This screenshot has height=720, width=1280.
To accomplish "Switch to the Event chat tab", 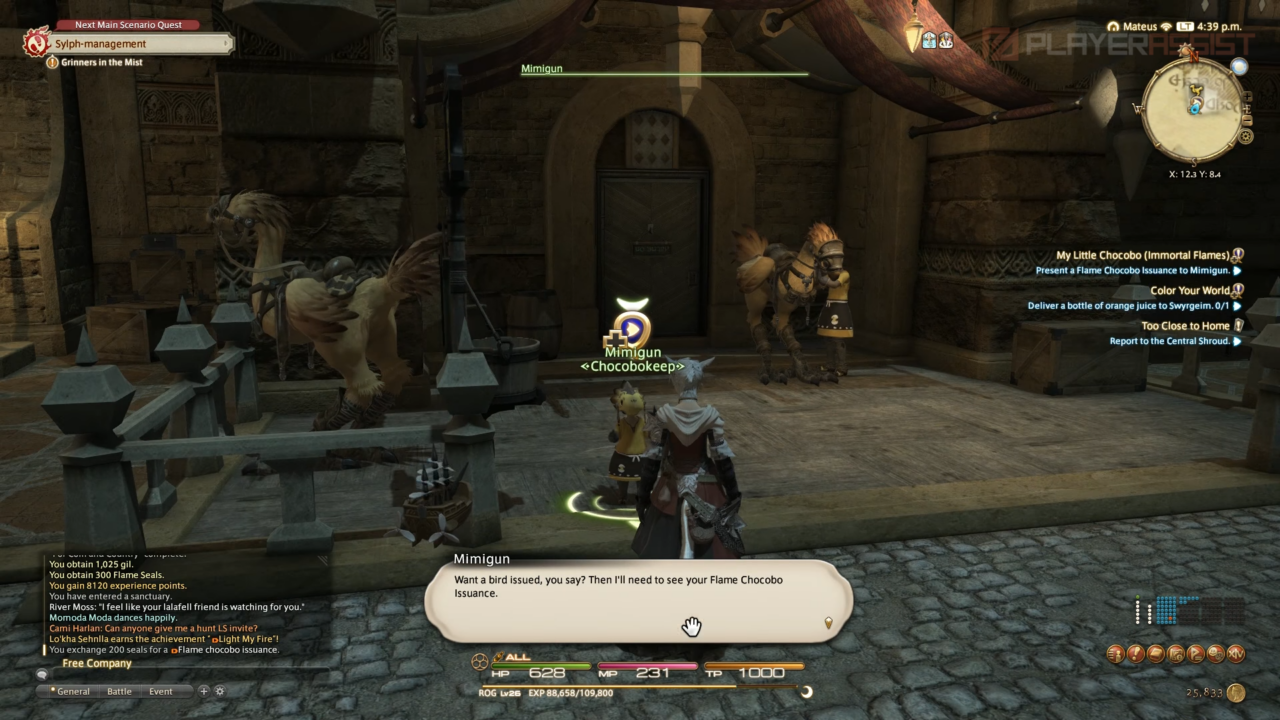I will (x=160, y=691).
